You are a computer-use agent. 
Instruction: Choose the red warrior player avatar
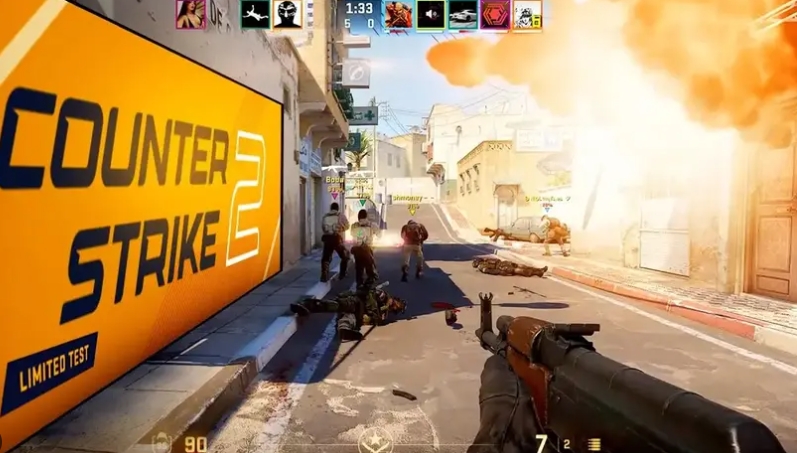(399, 13)
